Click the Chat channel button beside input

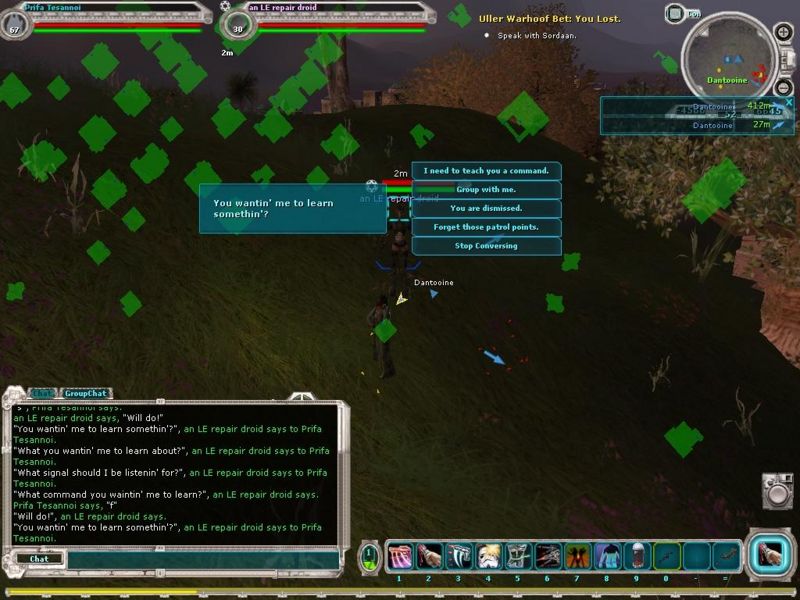(x=39, y=559)
